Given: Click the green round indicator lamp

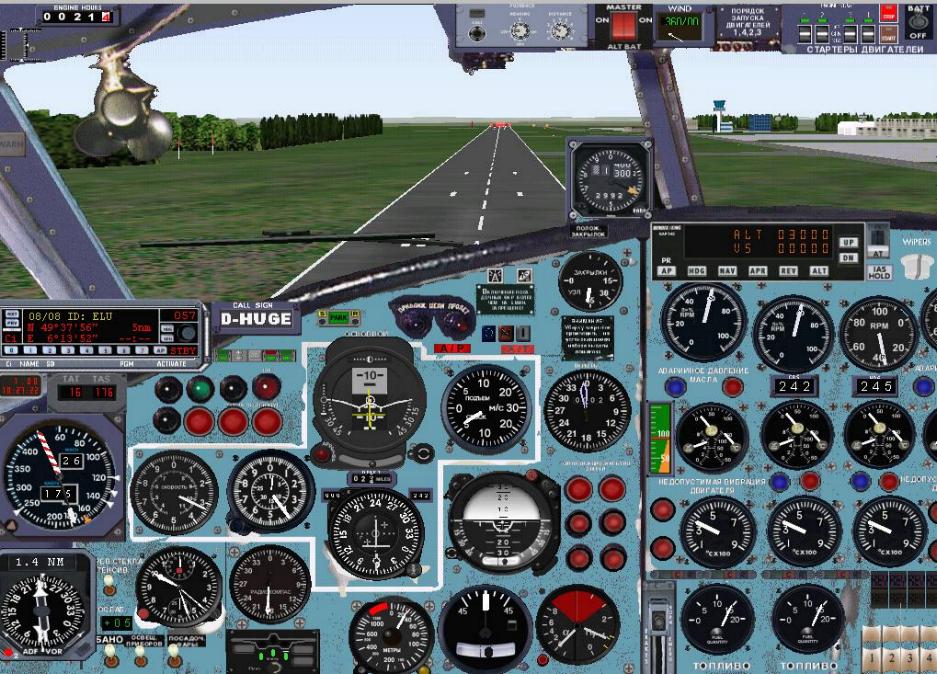Looking at the screenshot, I should tap(201, 387).
